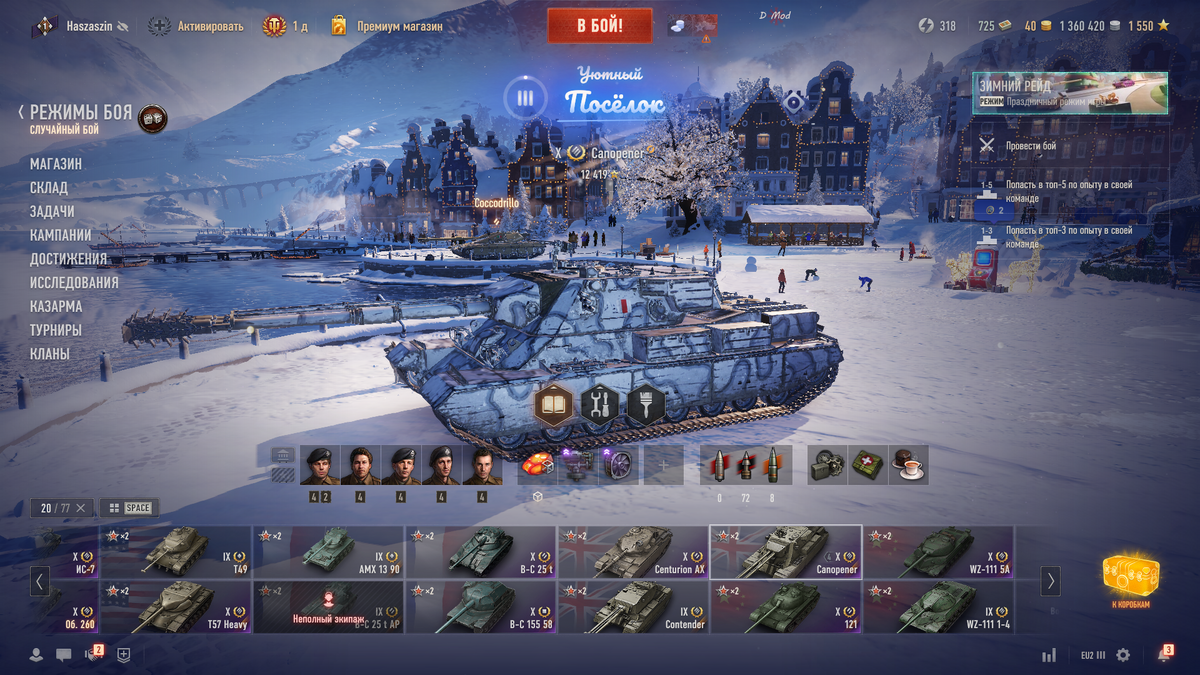
Task: Open the ЗИМНИЙ РЕЙД event banner
Action: tap(1070, 93)
